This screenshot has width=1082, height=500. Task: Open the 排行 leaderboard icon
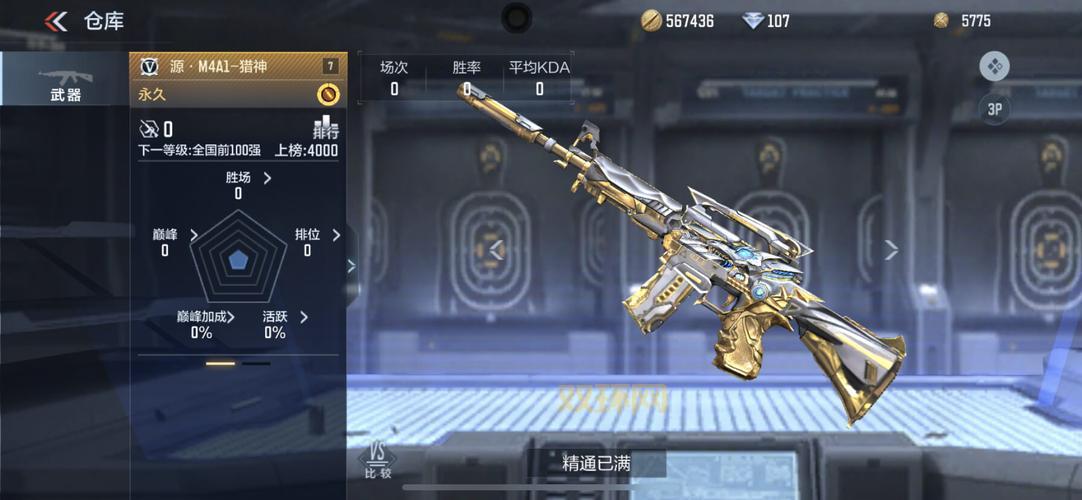coord(326,128)
